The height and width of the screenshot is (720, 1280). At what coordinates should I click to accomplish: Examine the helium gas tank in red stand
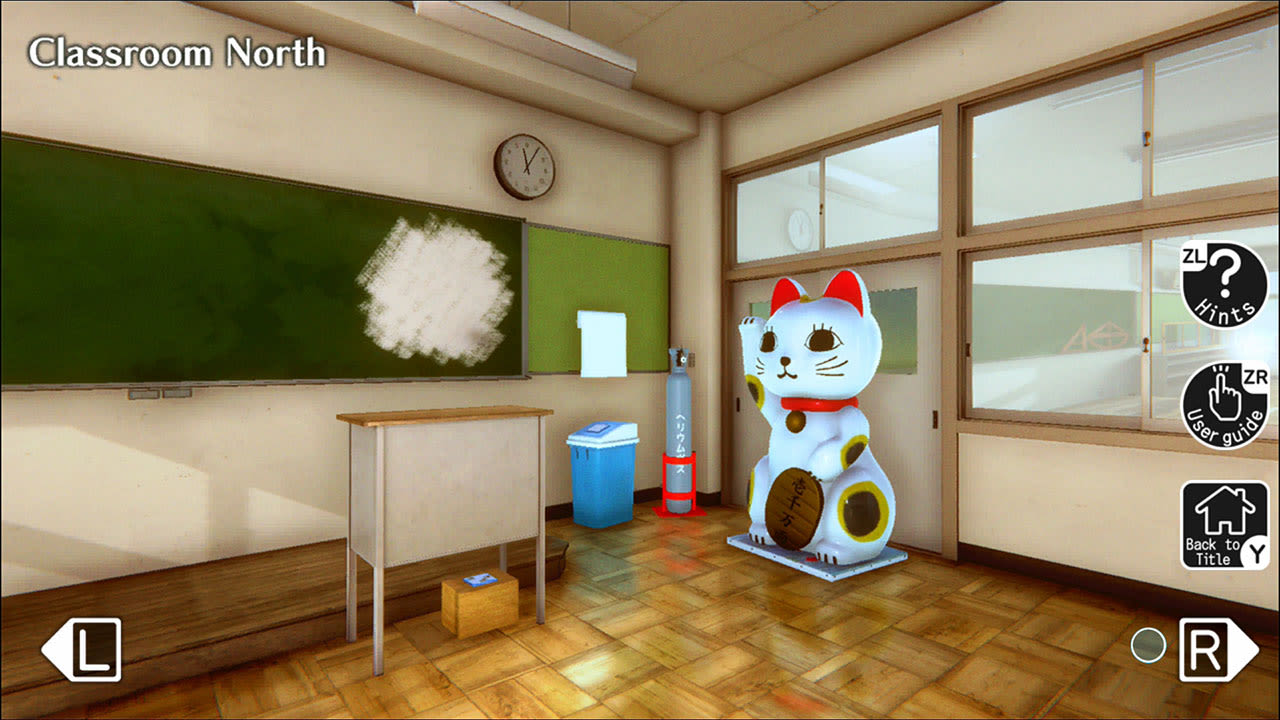(678, 430)
